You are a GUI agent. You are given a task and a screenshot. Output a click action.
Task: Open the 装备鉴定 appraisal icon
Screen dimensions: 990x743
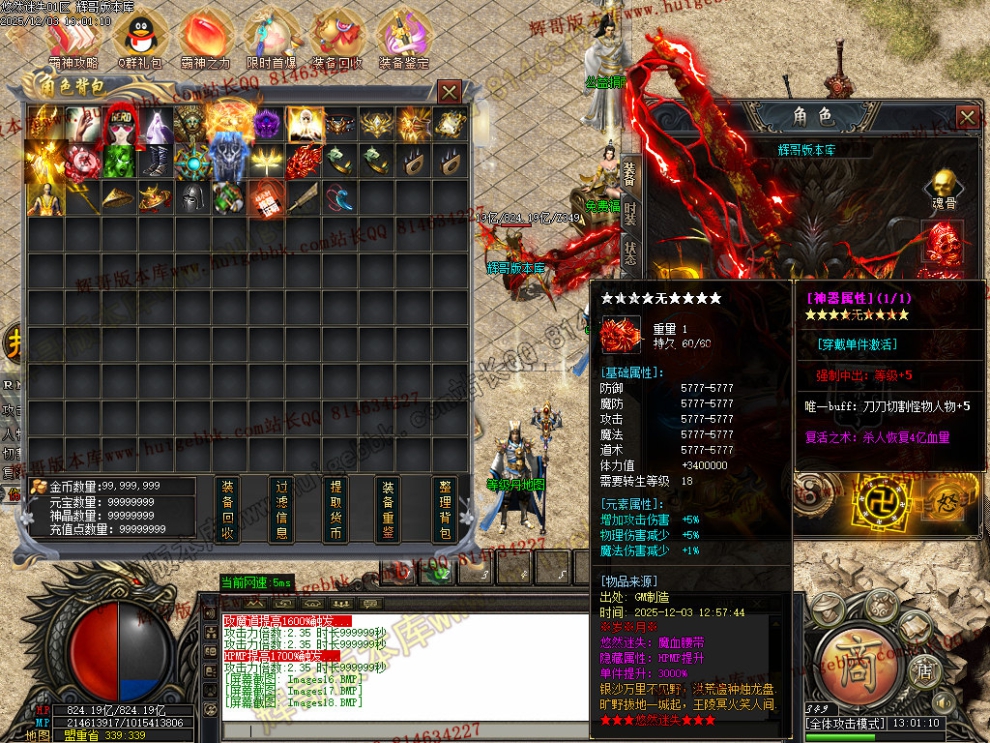point(404,38)
